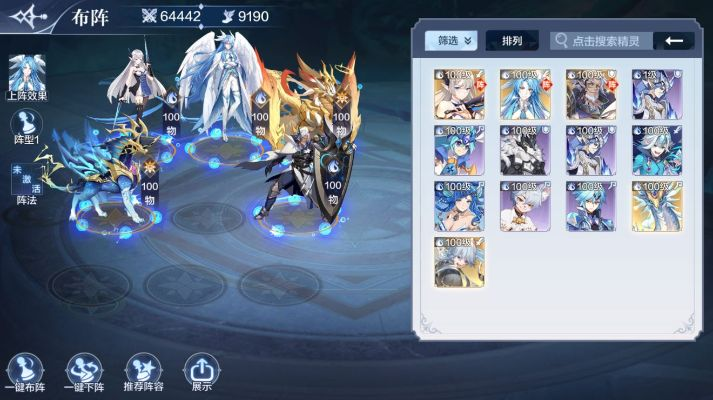
Task: Tap the 一键布阵 auto-deploy button
Action: pos(27,372)
